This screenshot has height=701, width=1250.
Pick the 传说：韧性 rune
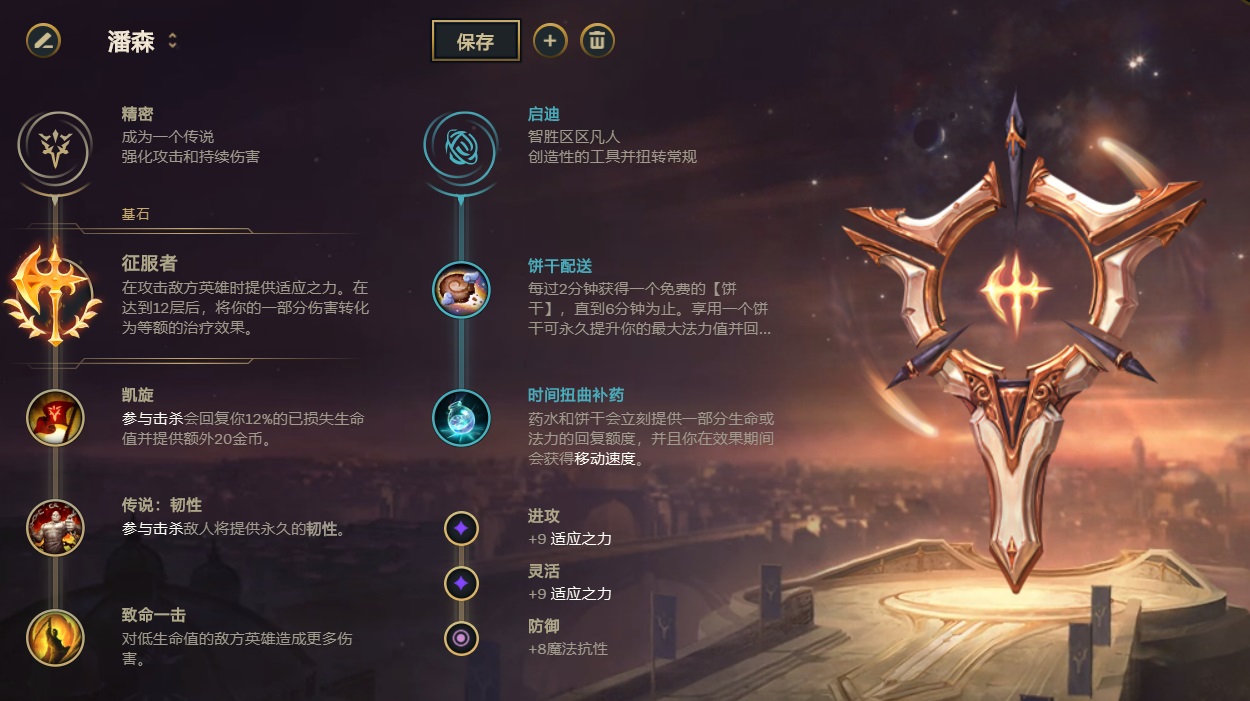(x=55, y=528)
